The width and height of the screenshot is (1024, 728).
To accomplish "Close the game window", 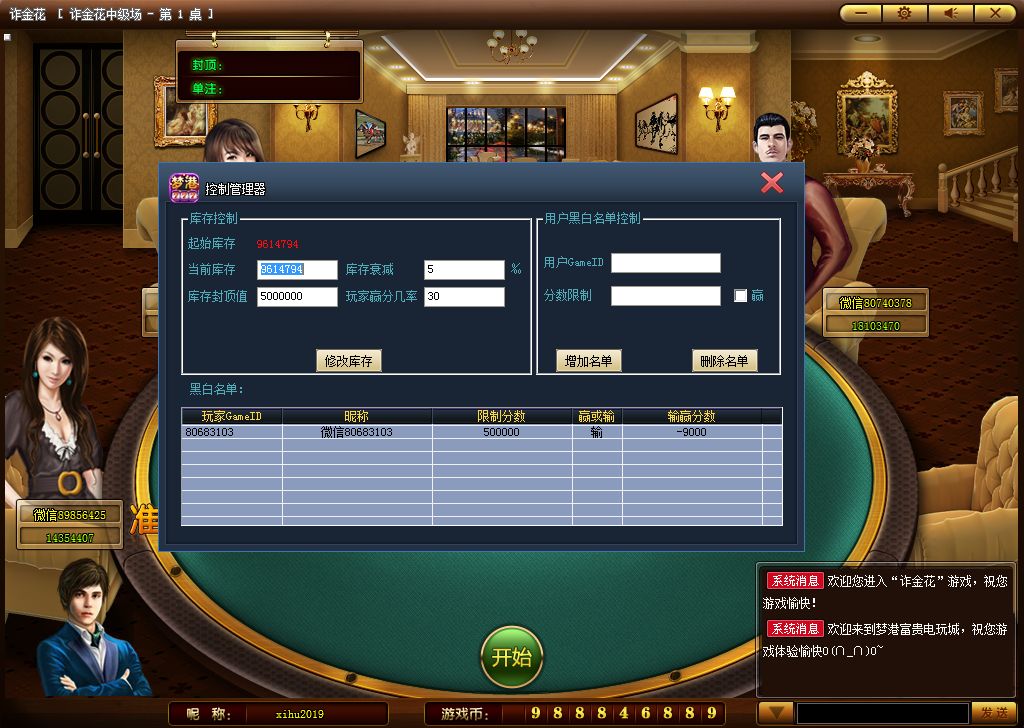I will coord(995,13).
